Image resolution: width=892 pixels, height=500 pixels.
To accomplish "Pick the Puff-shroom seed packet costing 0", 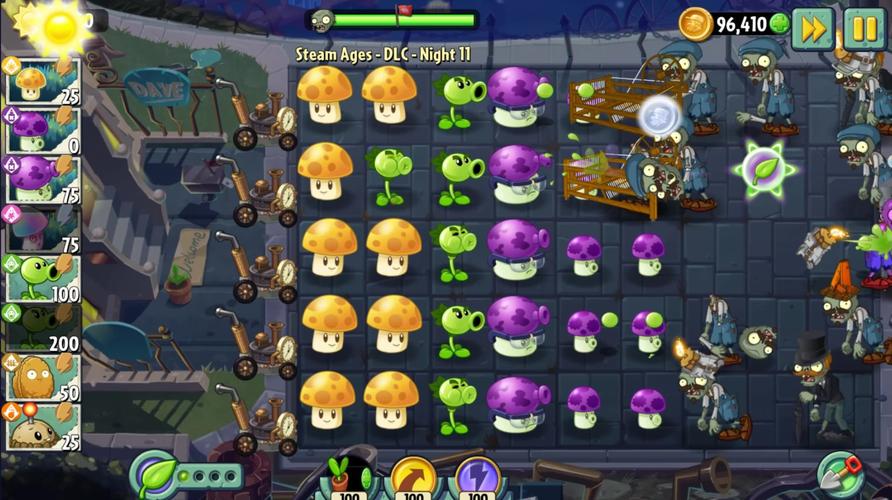I will click(41, 131).
